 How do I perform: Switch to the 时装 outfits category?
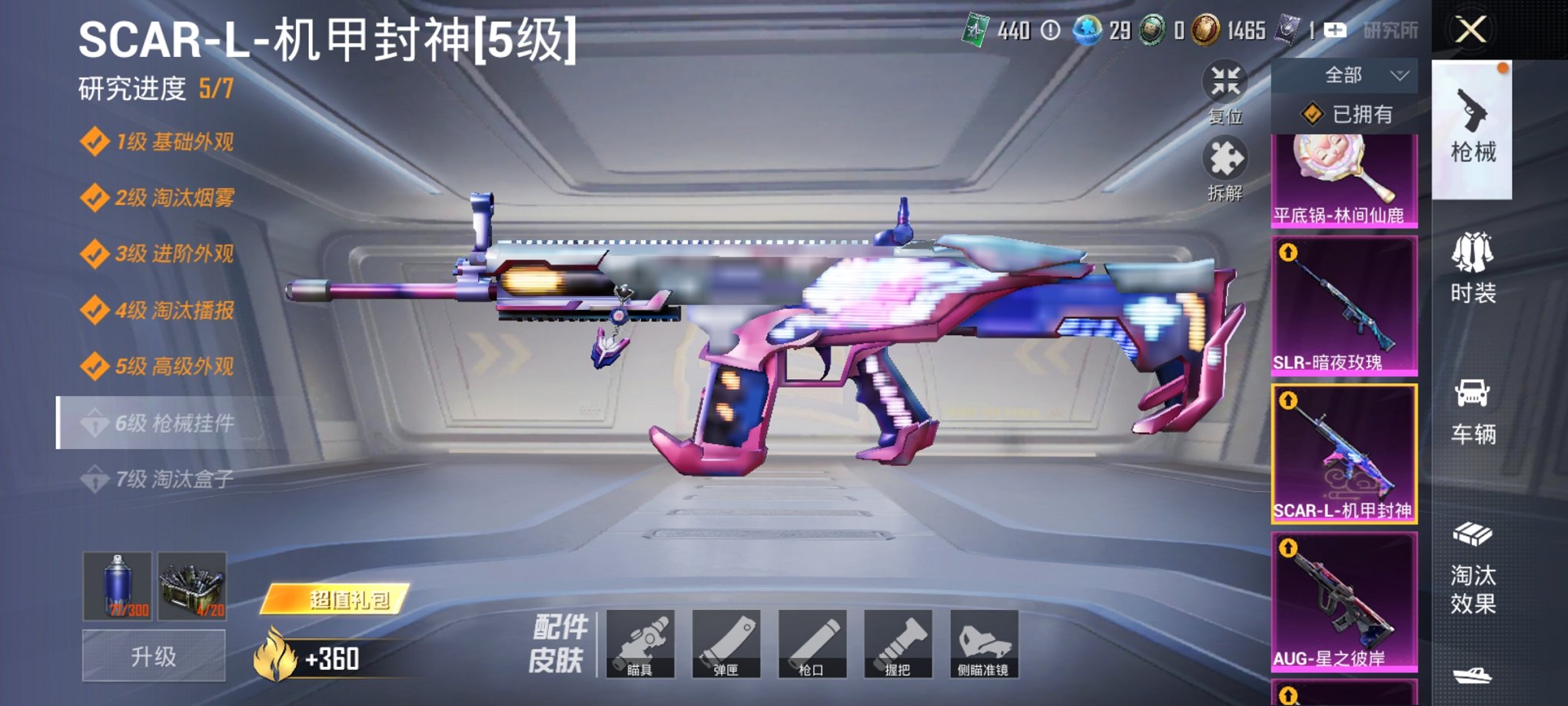coord(1473,269)
